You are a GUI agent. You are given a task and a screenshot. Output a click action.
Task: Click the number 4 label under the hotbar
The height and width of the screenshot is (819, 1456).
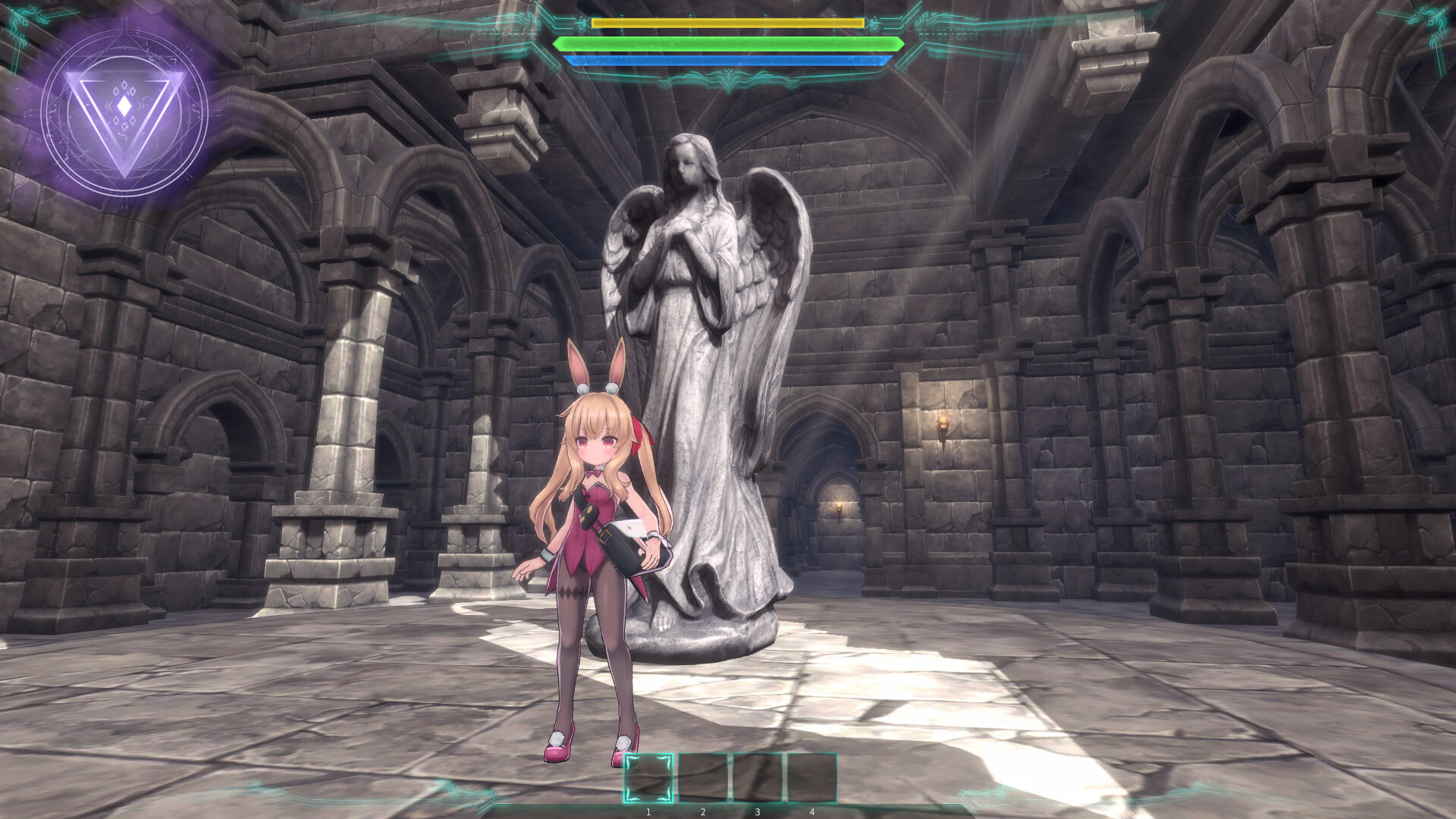pyautogui.click(x=812, y=811)
